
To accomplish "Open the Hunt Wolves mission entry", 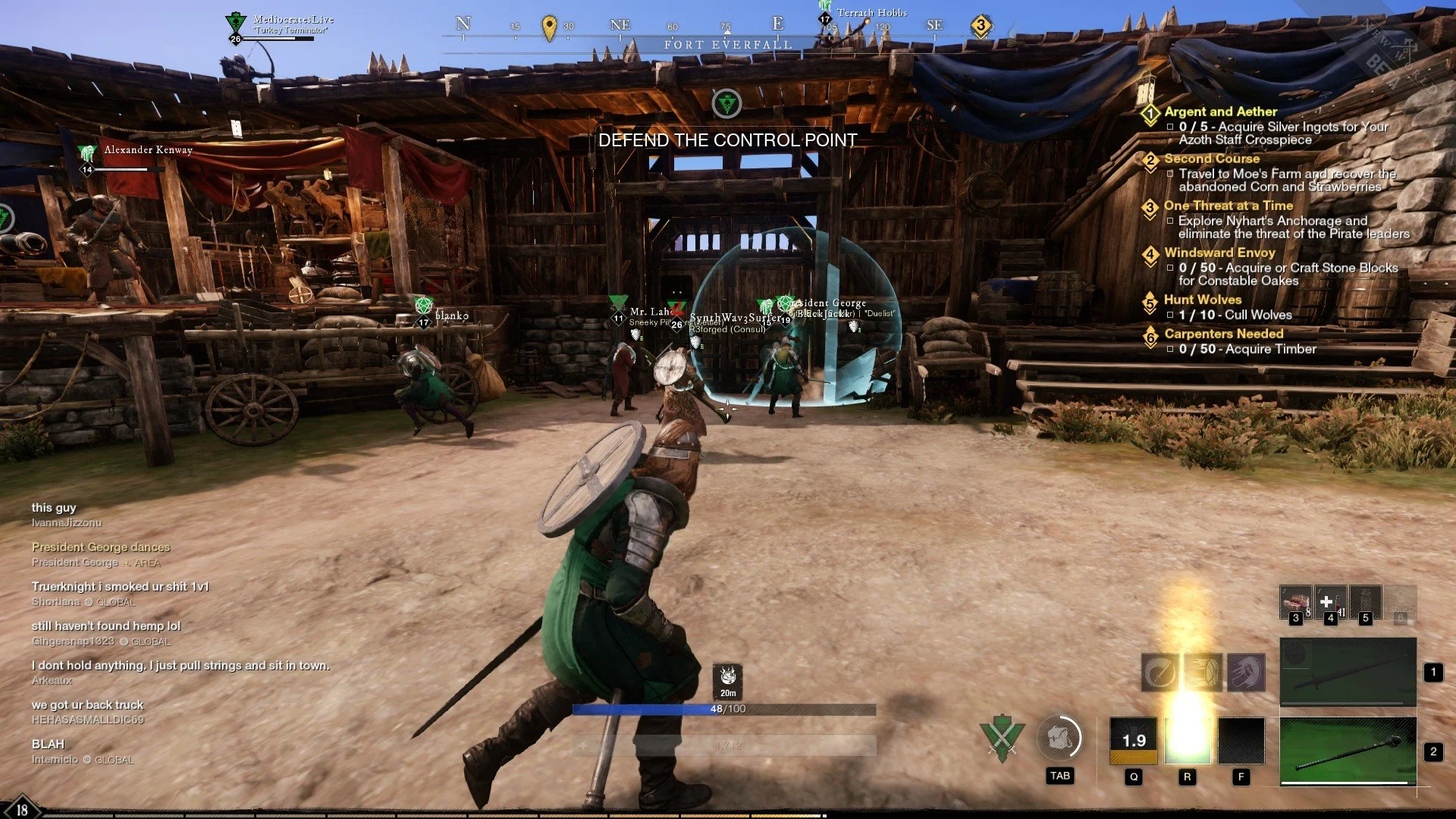I will point(1203,300).
